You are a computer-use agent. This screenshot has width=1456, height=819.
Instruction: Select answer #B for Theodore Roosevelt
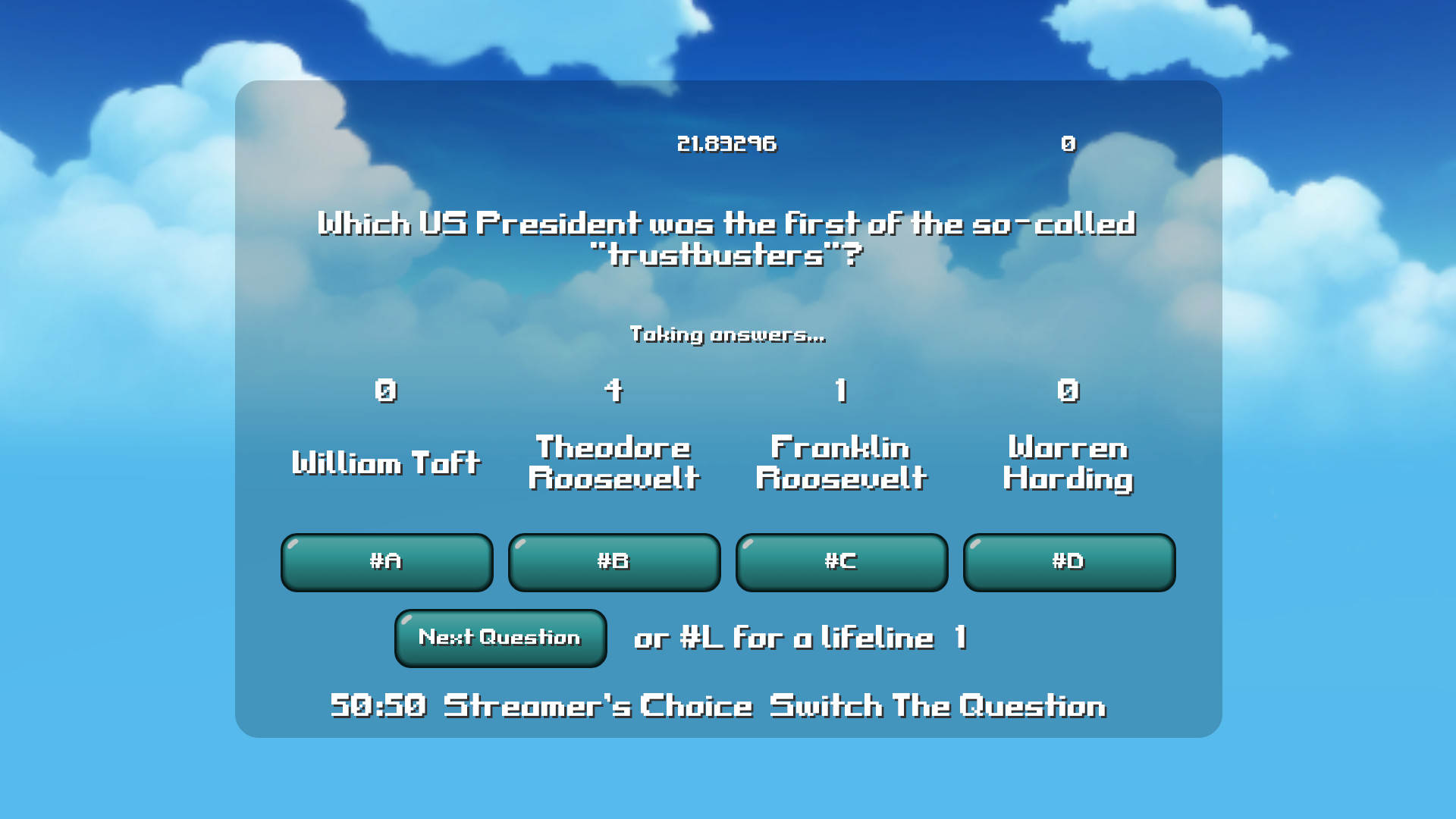[613, 562]
